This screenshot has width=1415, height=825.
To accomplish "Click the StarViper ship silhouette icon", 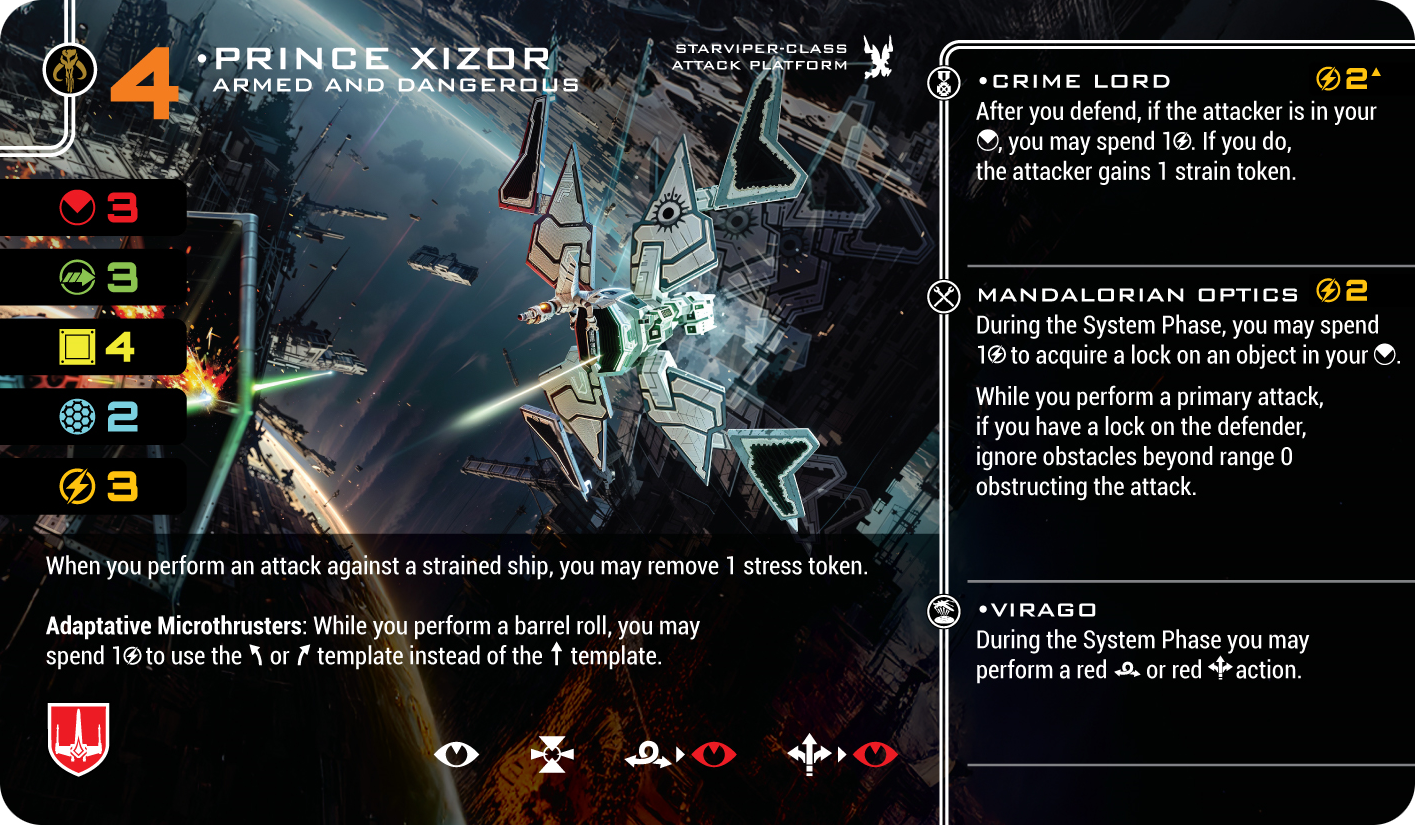I will [x=878, y=57].
